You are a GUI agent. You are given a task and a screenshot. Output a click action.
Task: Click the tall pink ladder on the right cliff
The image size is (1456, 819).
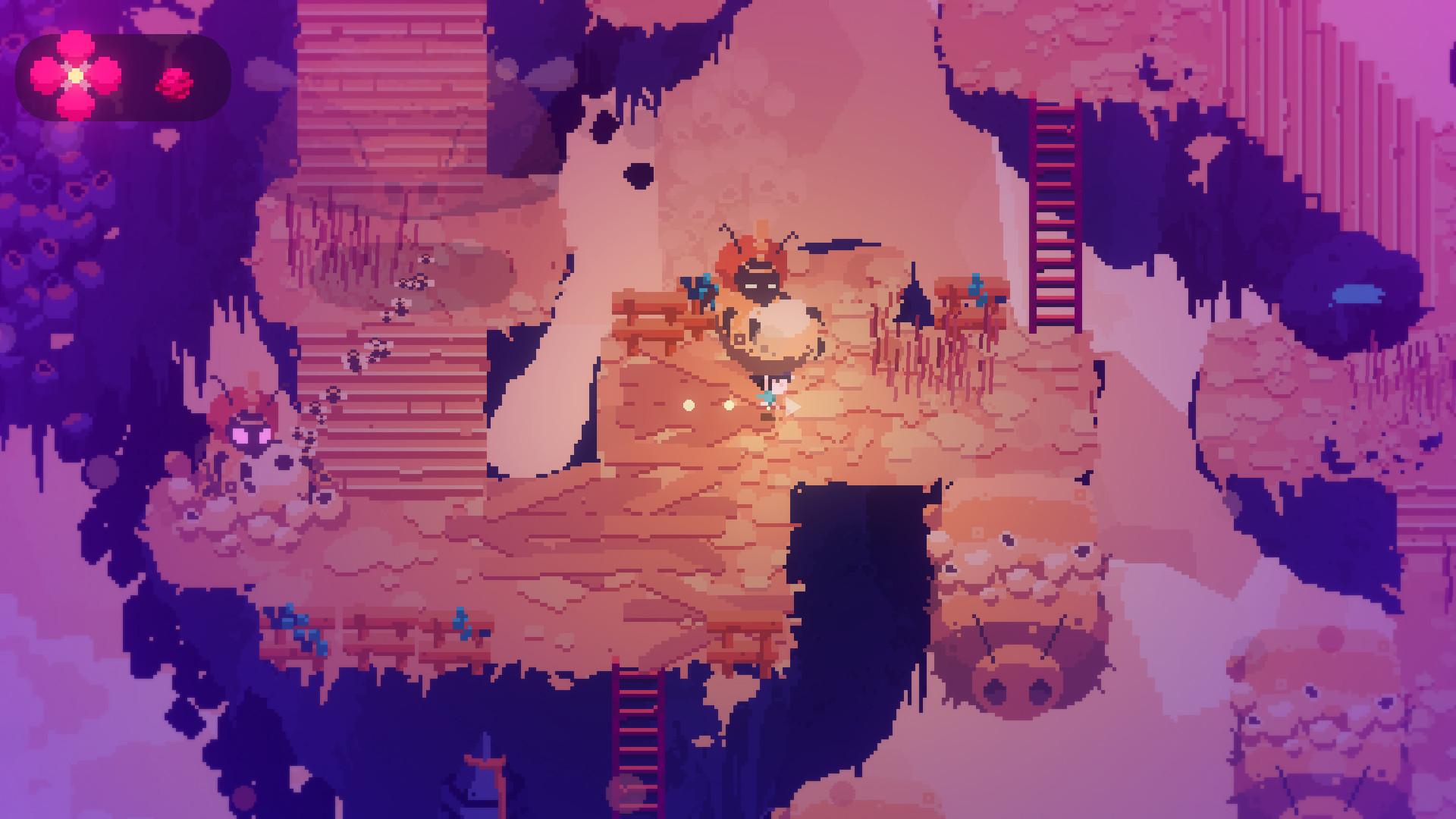tap(1054, 212)
